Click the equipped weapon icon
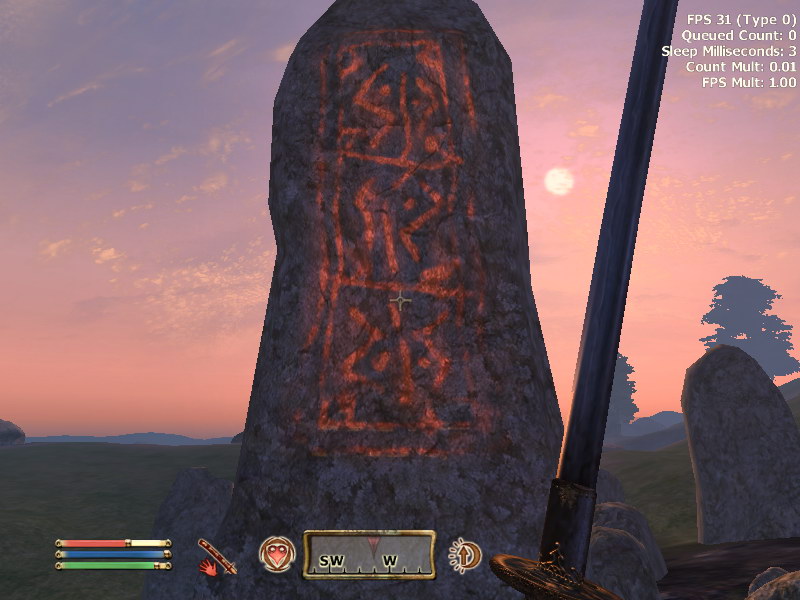The image size is (800, 600). [x=216, y=556]
